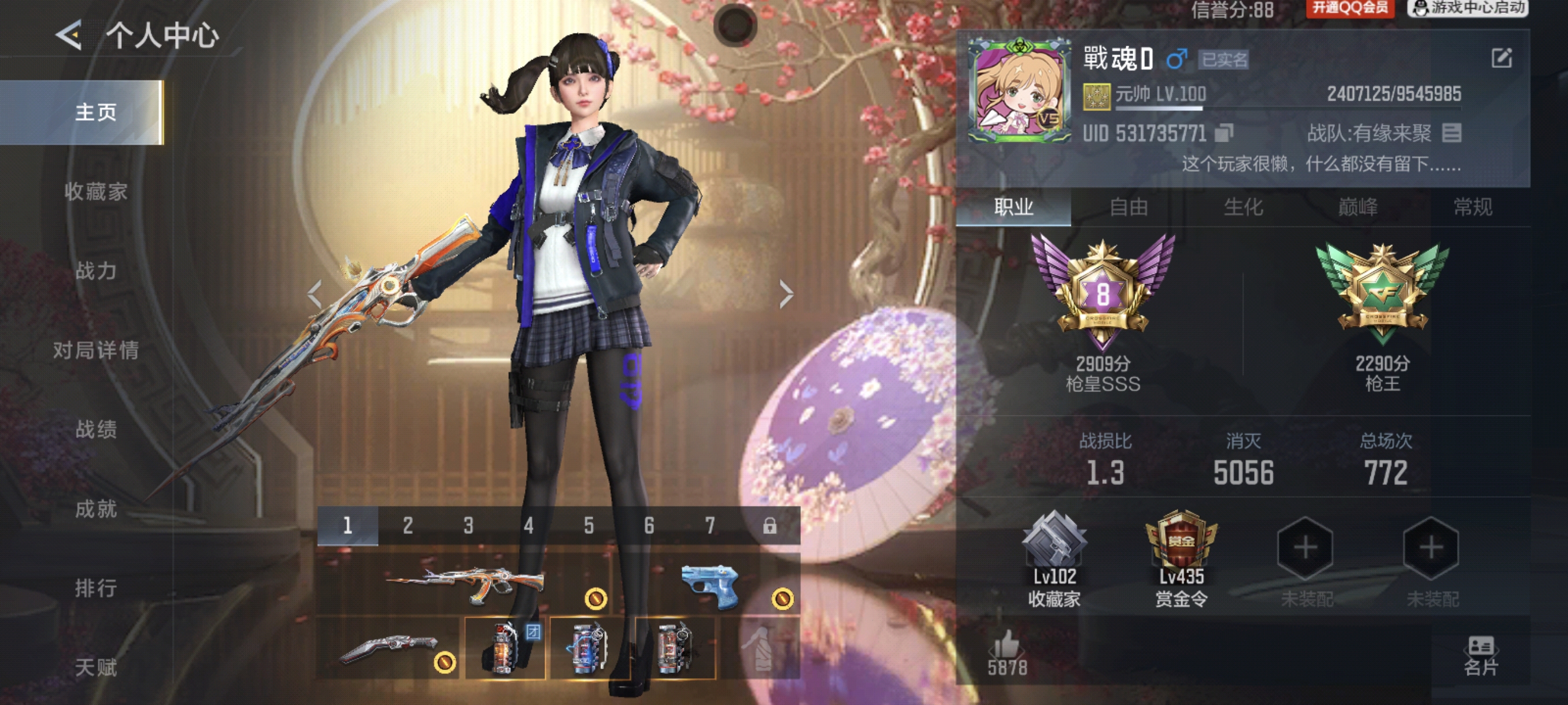
Task: Select the 巅峰 stats tab
Action: pyautogui.click(x=1358, y=207)
